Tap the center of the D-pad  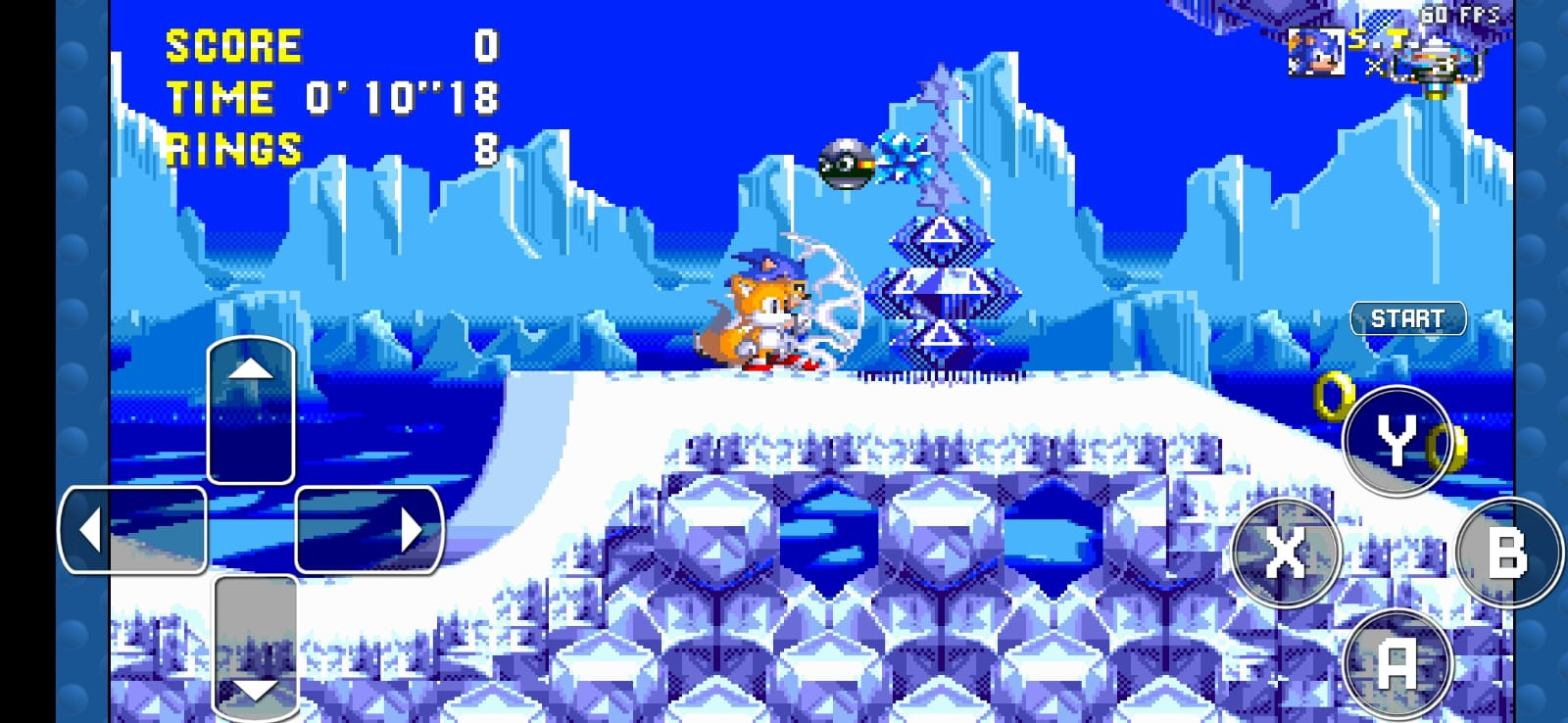coord(252,529)
